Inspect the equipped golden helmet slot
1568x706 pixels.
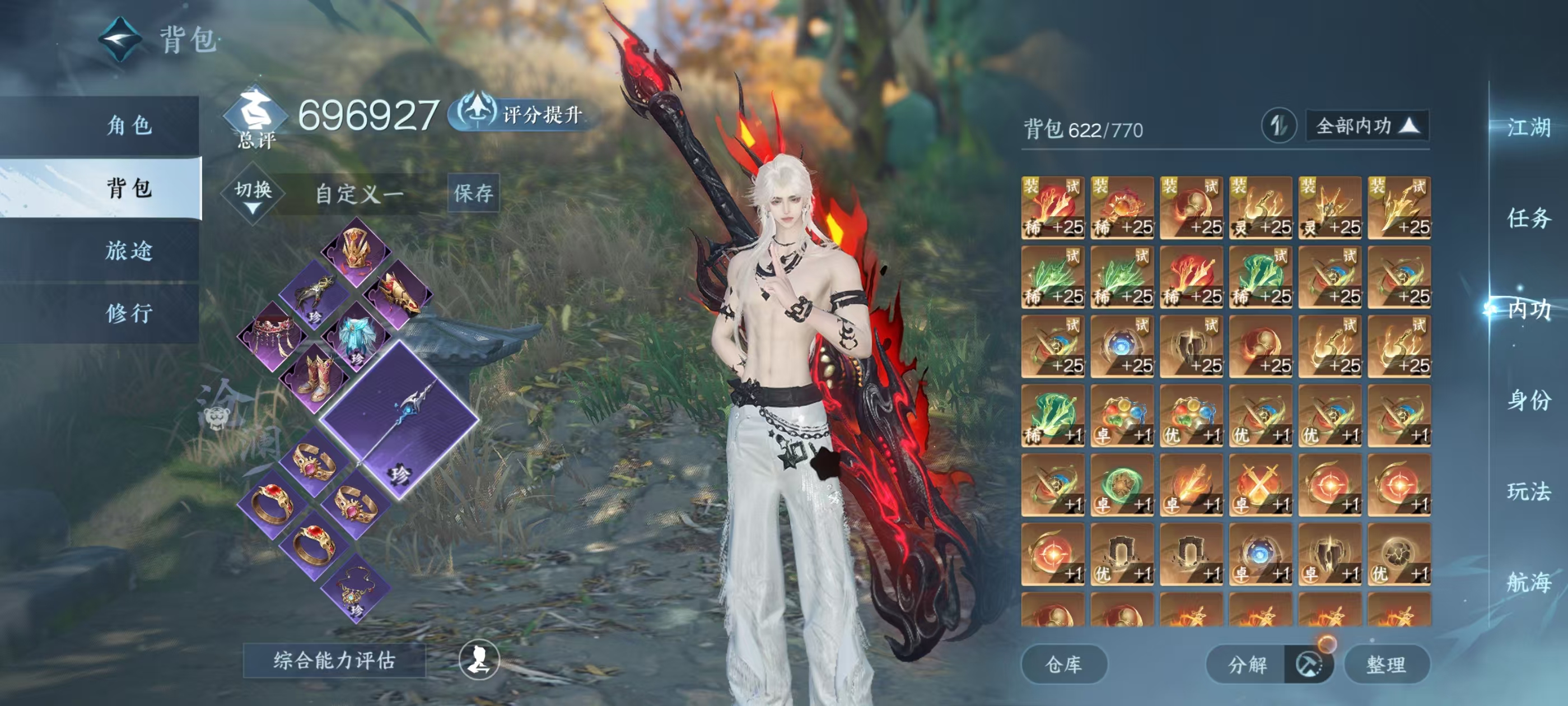tap(356, 251)
